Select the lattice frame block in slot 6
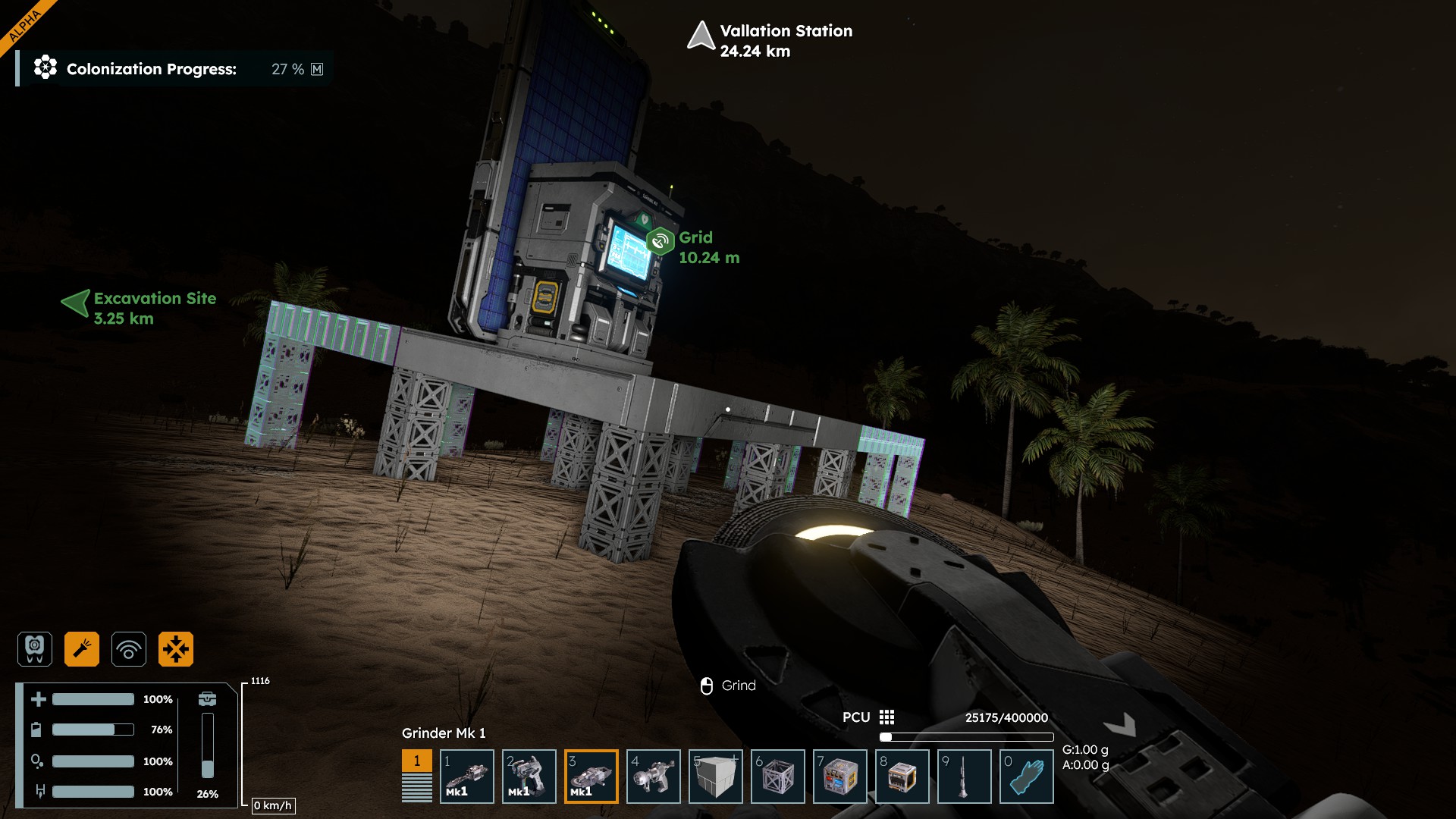Viewport: 1456px width, 819px height. (778, 777)
